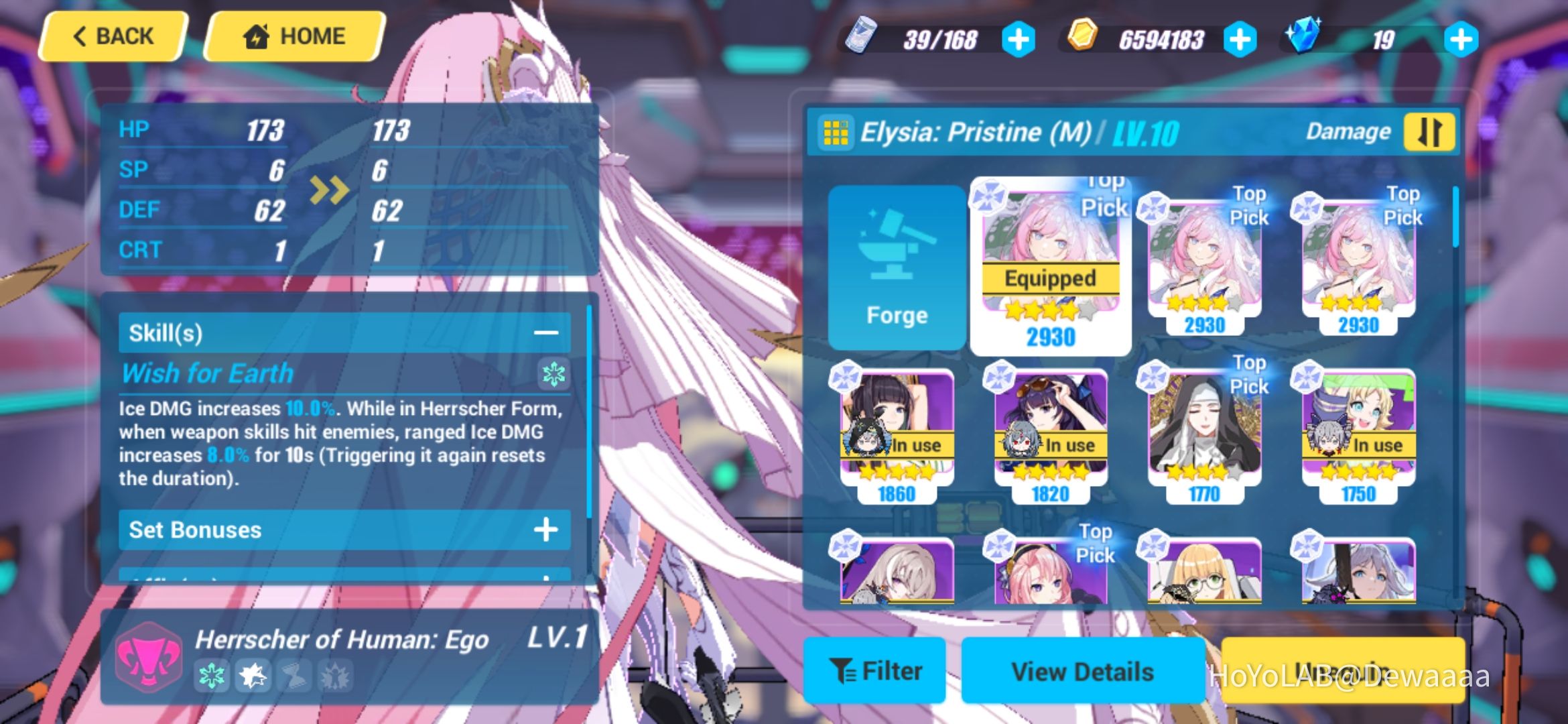
Task: Click the plus icon beside the coin total
Action: 1240,39
